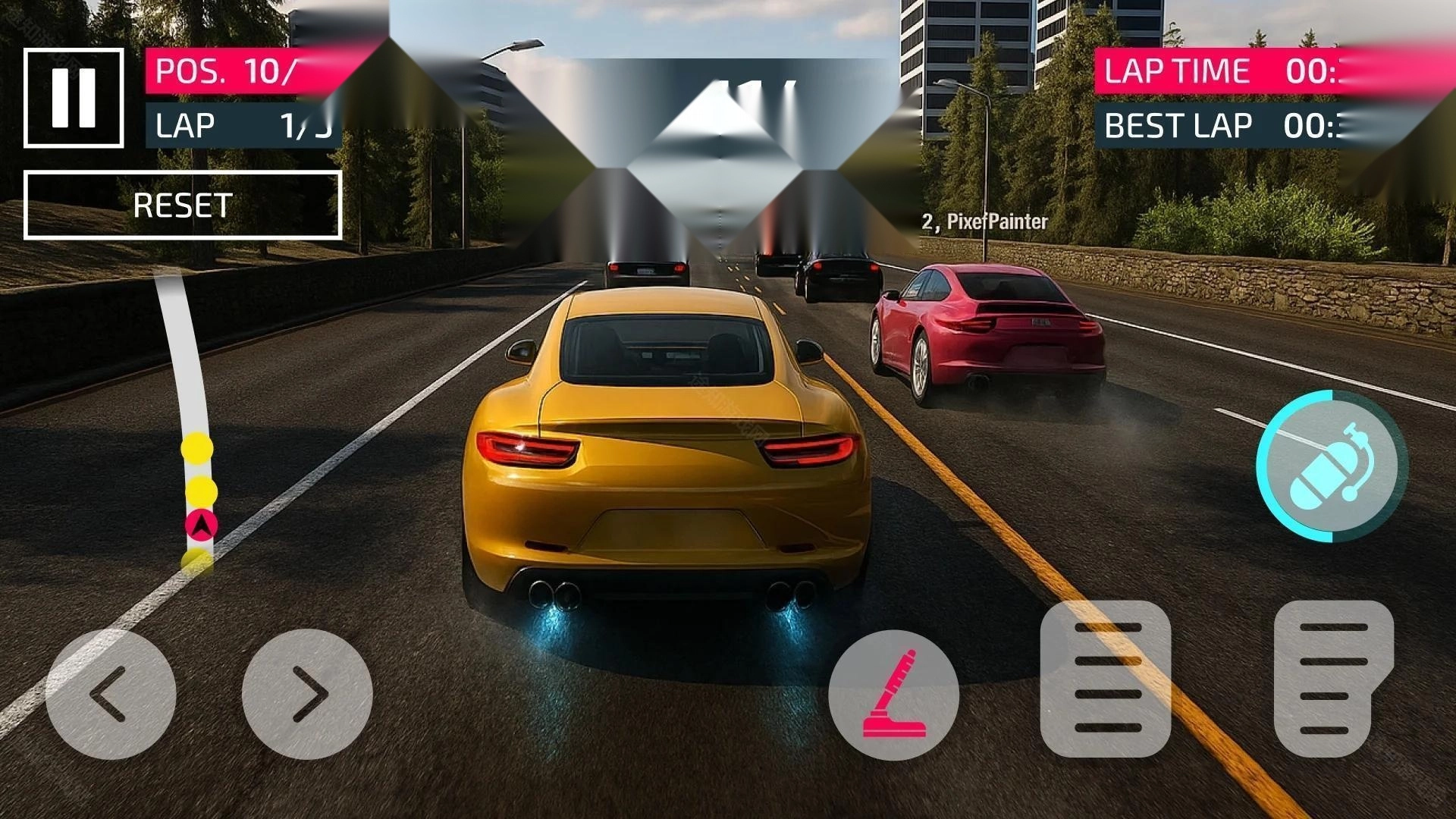Activate the nitro boost canister

[x=1331, y=466]
